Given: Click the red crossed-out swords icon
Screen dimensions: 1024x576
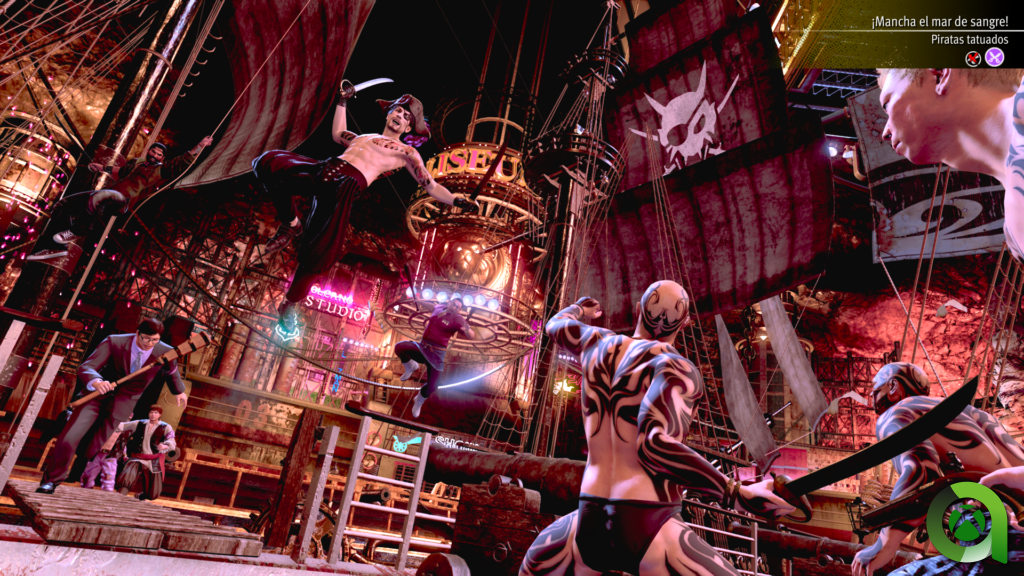Looking at the screenshot, I should click(x=972, y=57).
